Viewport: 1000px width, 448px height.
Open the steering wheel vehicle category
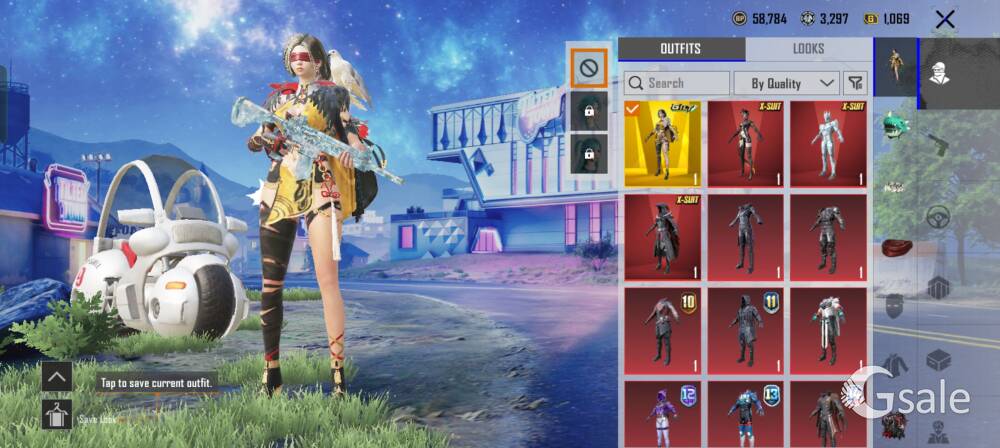pos(937,215)
